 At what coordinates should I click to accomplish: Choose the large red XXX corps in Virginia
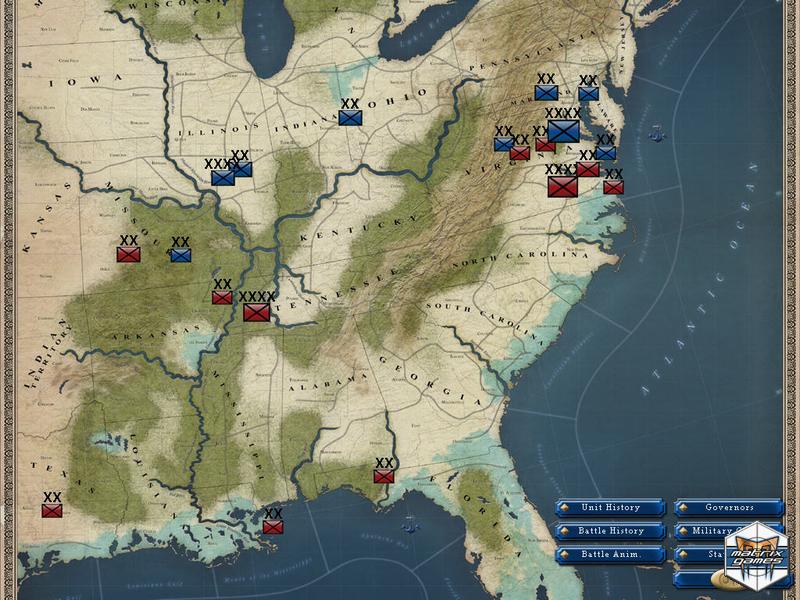(562, 187)
